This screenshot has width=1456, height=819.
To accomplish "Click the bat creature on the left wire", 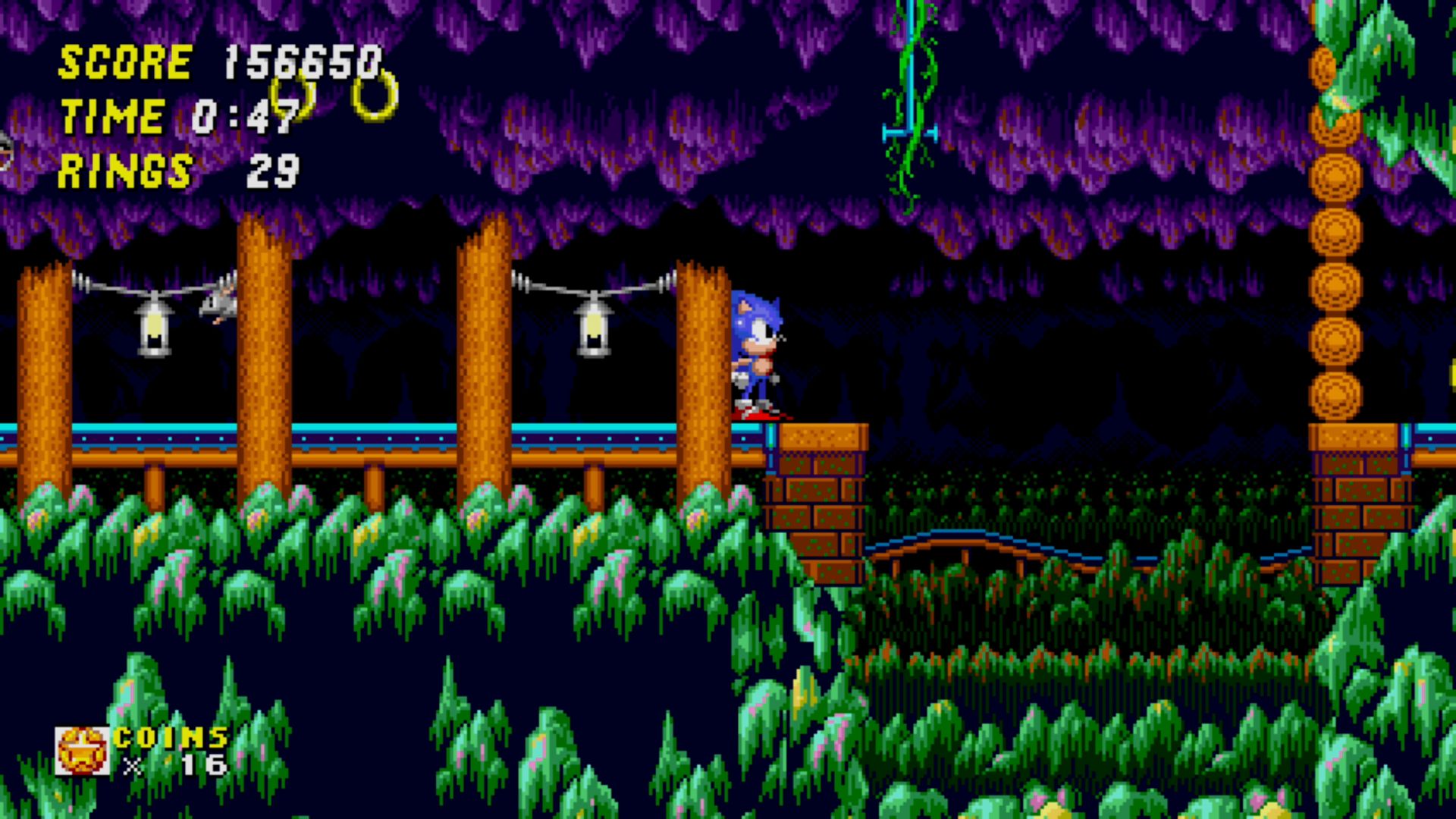I will point(220,303).
